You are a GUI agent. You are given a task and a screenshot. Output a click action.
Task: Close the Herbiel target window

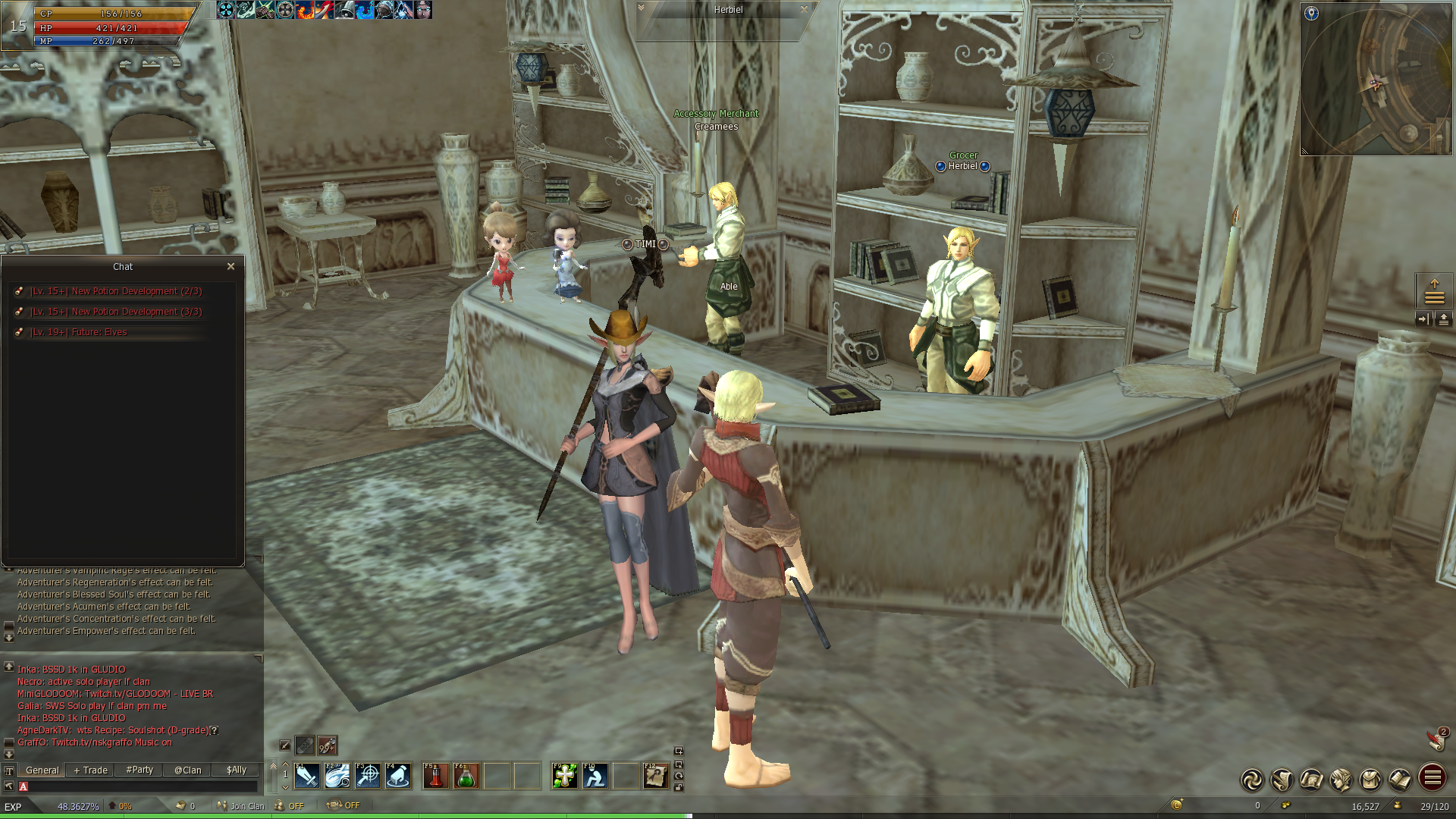tap(805, 9)
